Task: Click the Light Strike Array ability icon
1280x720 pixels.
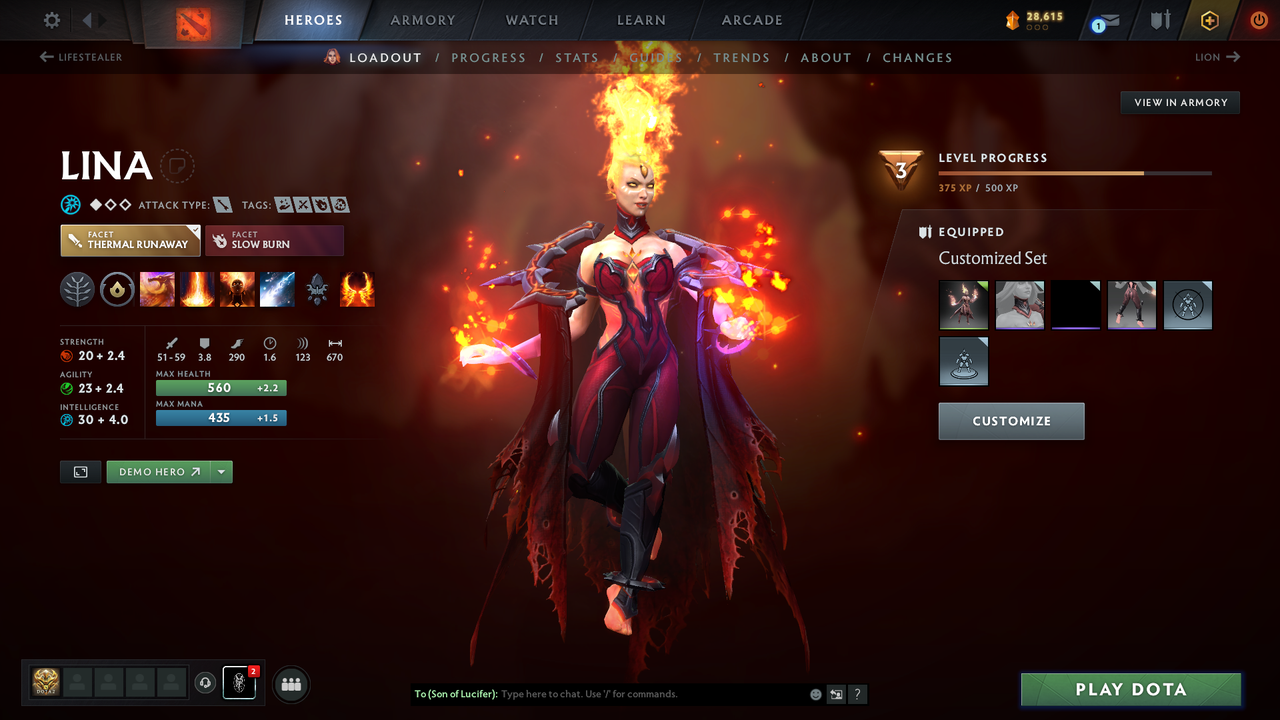Action: [197, 289]
